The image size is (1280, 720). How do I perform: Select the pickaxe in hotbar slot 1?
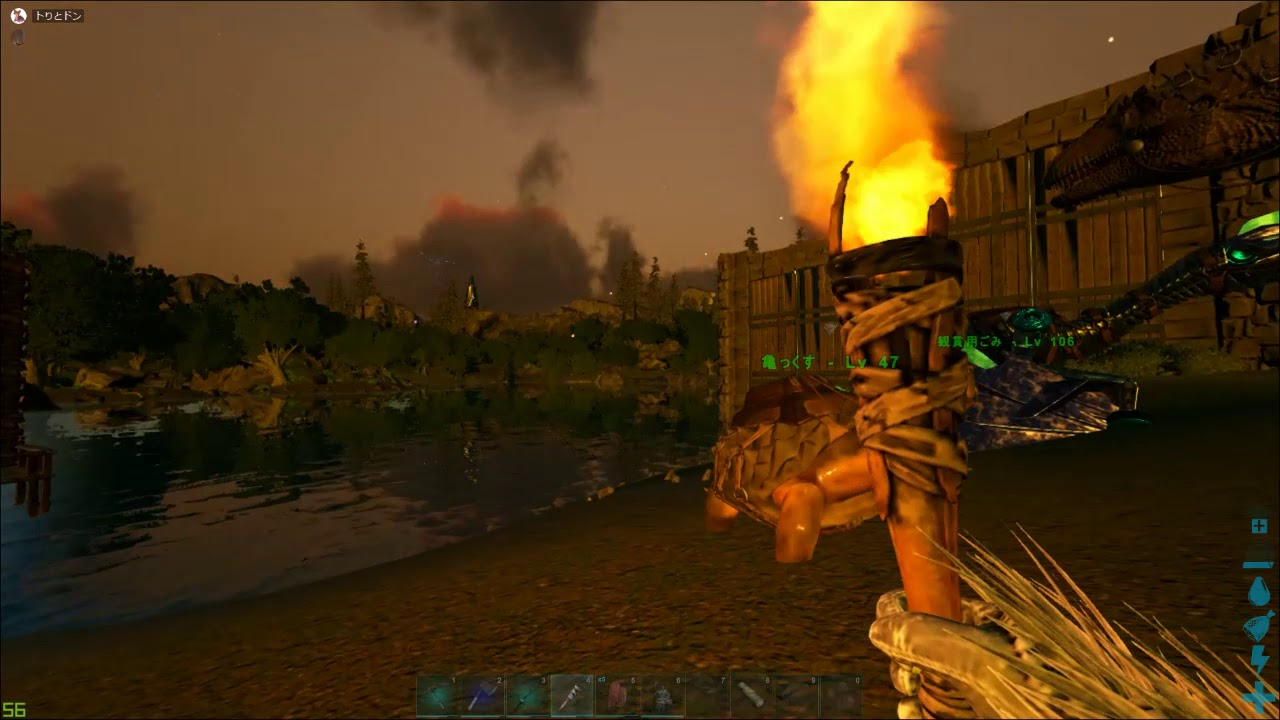pyautogui.click(x=438, y=695)
